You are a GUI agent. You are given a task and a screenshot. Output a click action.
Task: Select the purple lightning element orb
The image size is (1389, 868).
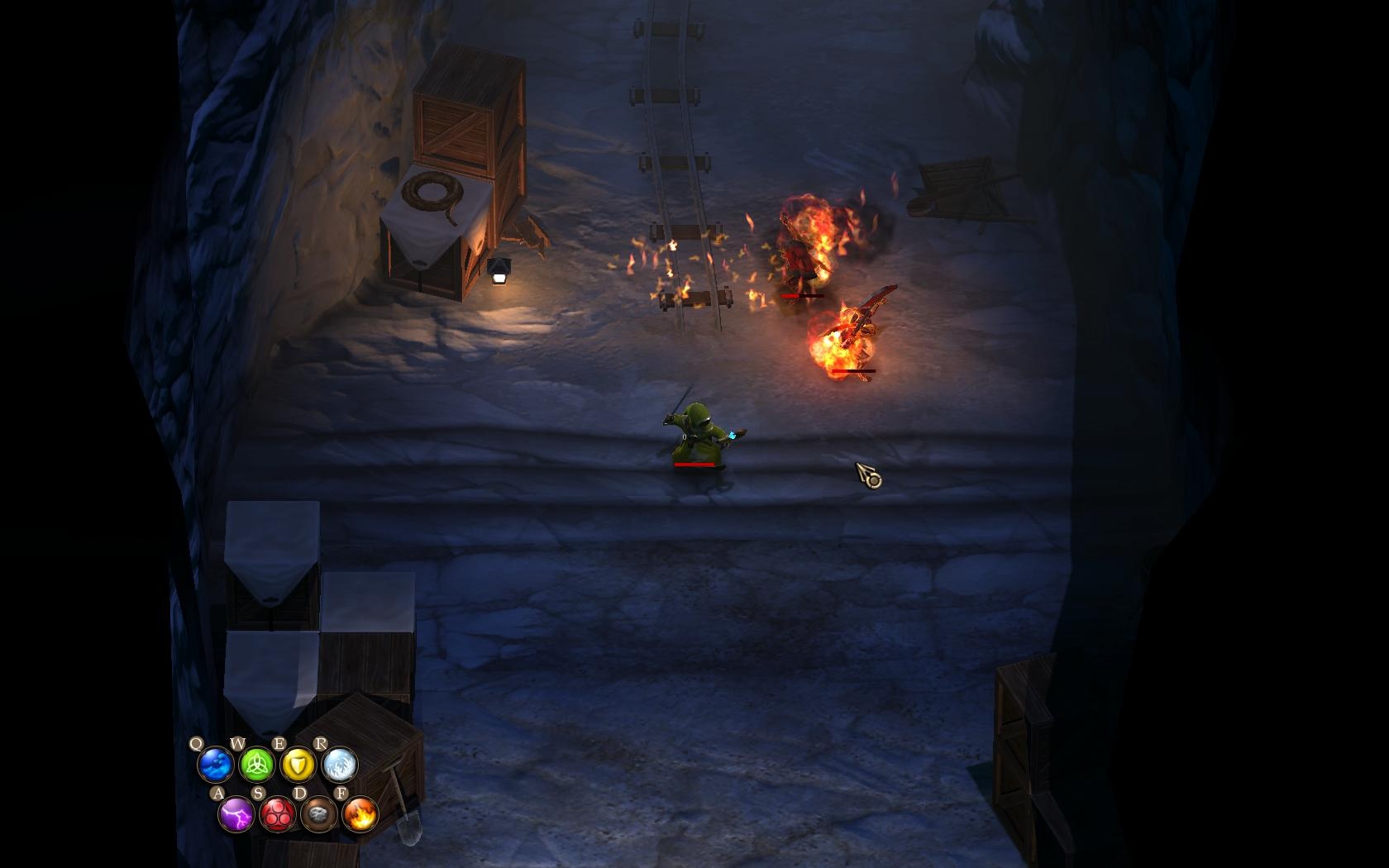[x=236, y=815]
